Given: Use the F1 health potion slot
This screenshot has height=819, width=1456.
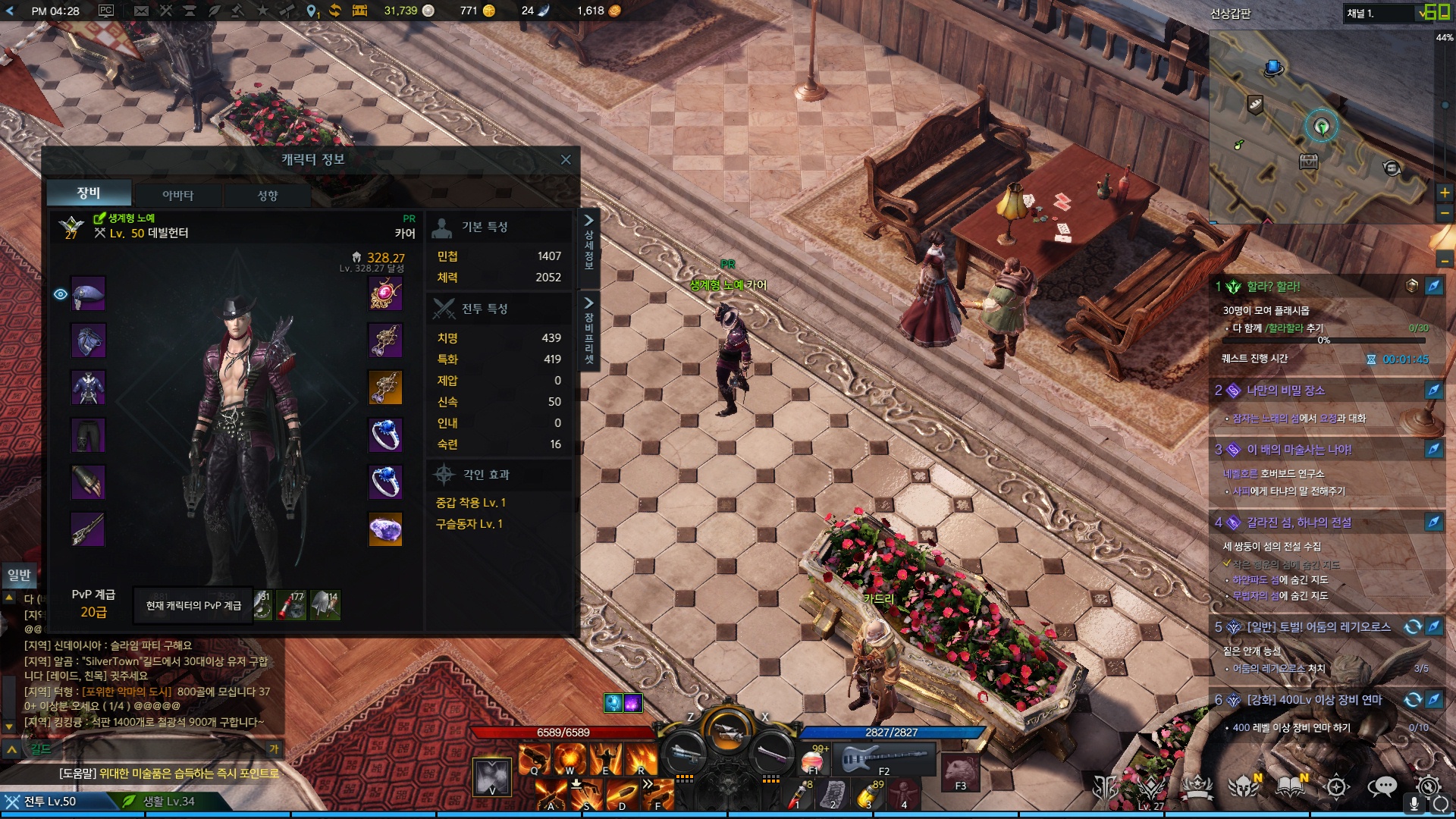Looking at the screenshot, I should (813, 759).
